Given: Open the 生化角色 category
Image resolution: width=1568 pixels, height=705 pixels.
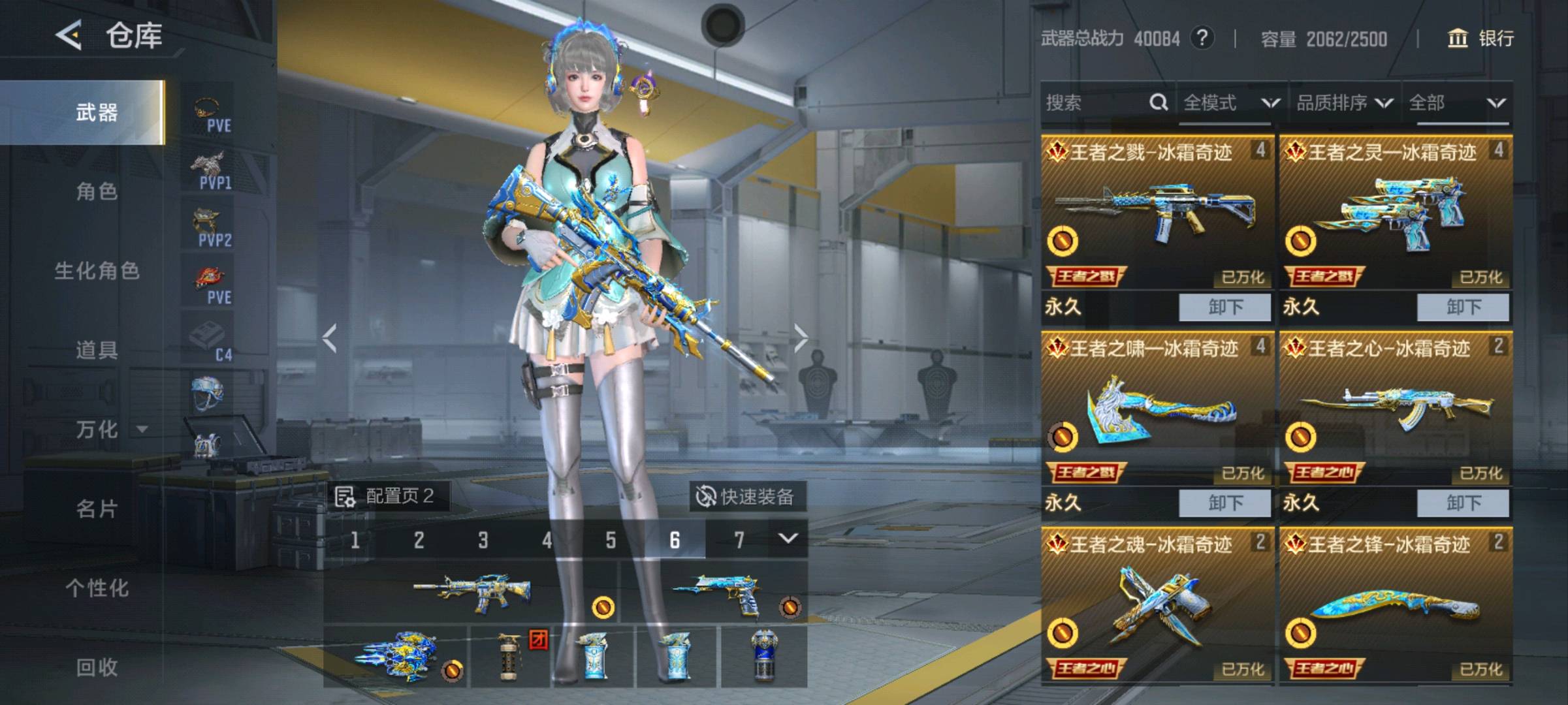Looking at the screenshot, I should [x=97, y=271].
